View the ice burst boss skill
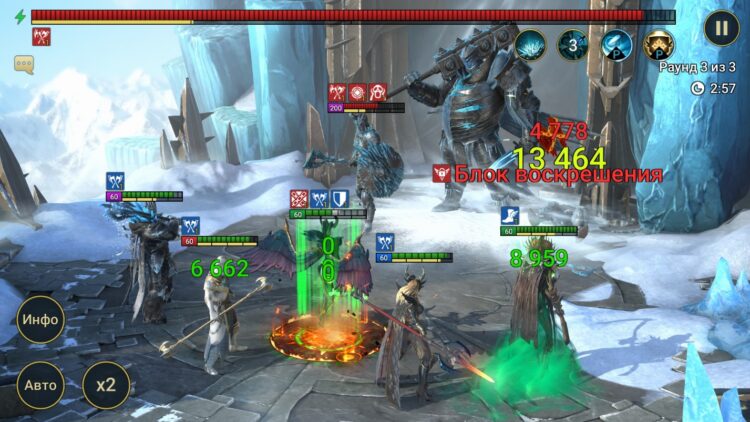This screenshot has width=750, height=422. point(530,44)
